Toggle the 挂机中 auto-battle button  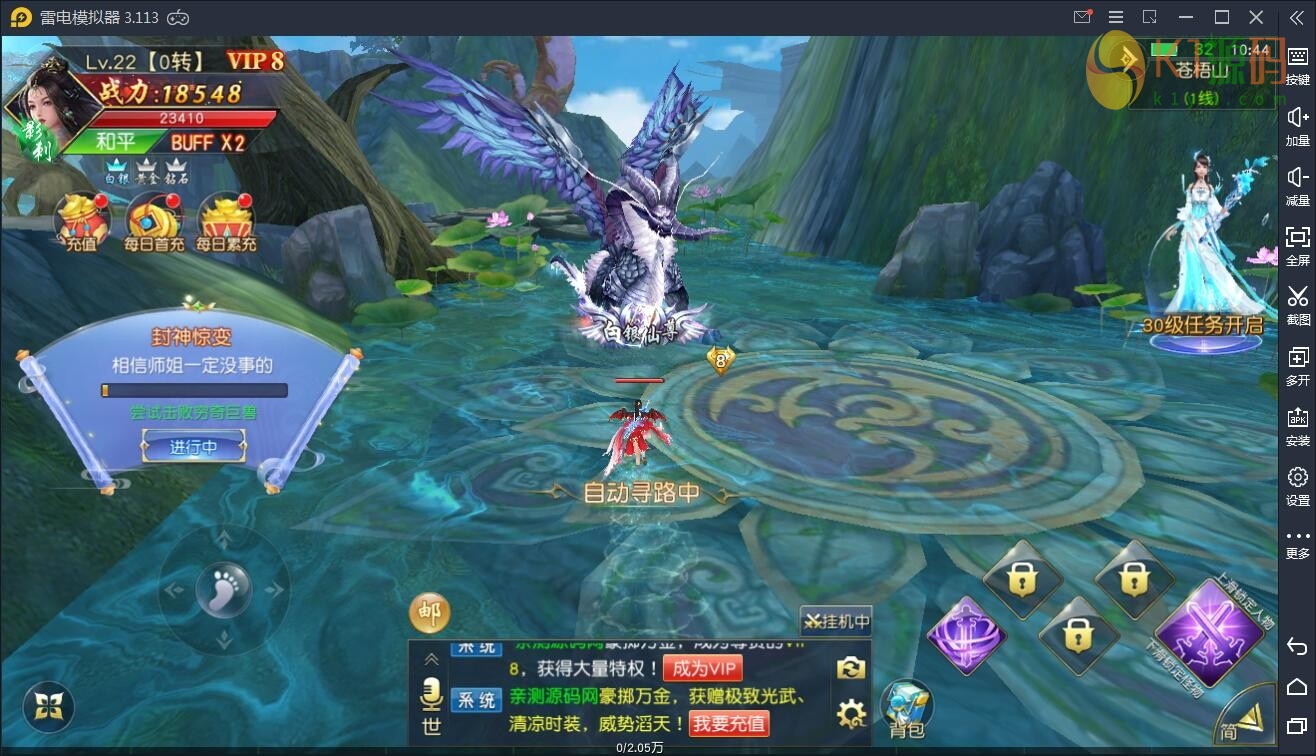[836, 621]
